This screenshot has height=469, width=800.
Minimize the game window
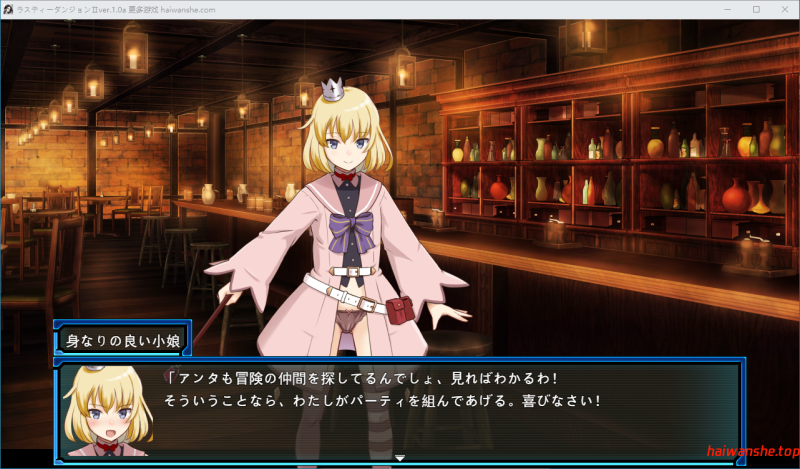[x=727, y=9]
